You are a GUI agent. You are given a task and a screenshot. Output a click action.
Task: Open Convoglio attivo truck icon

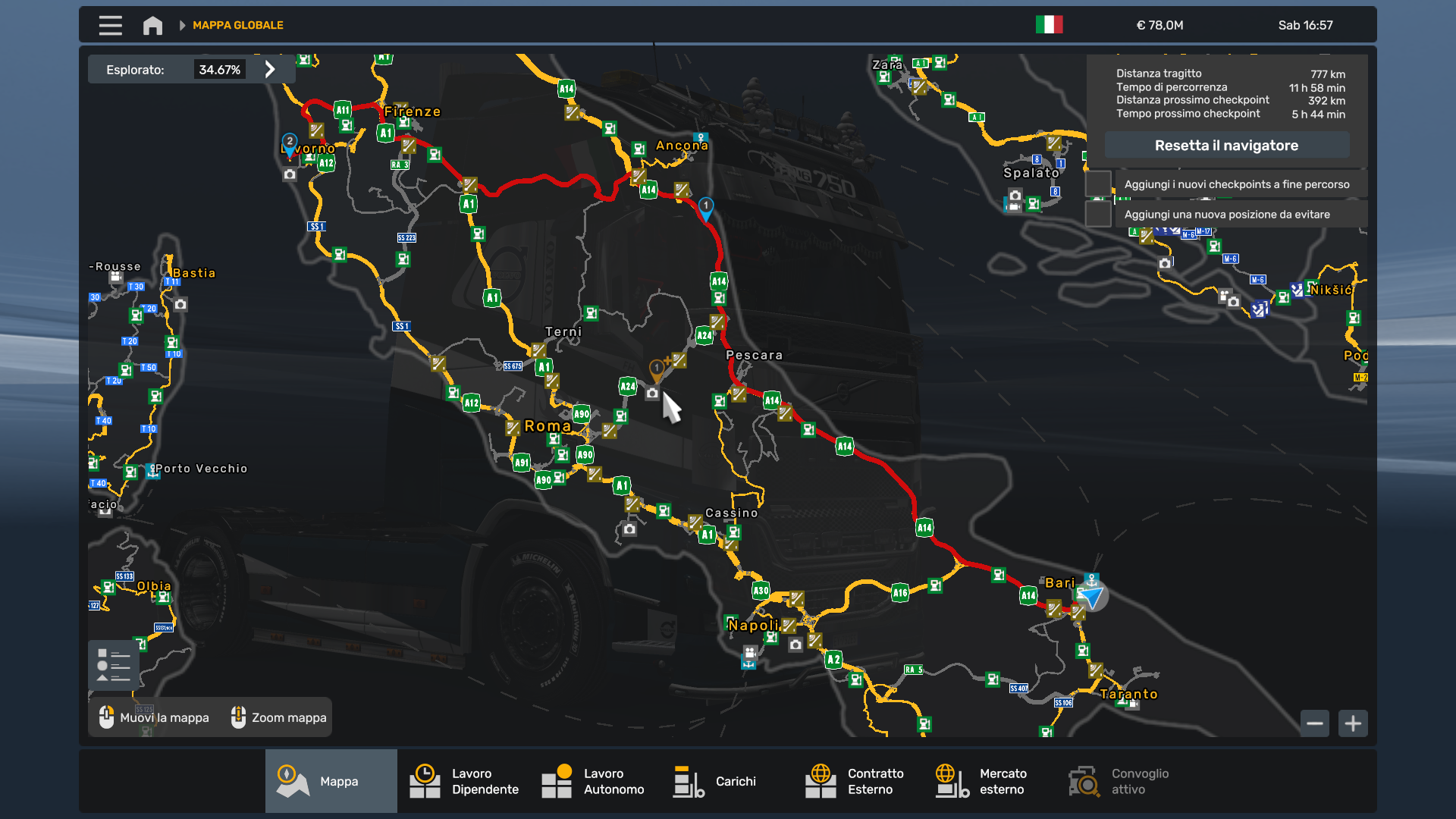tap(1083, 781)
